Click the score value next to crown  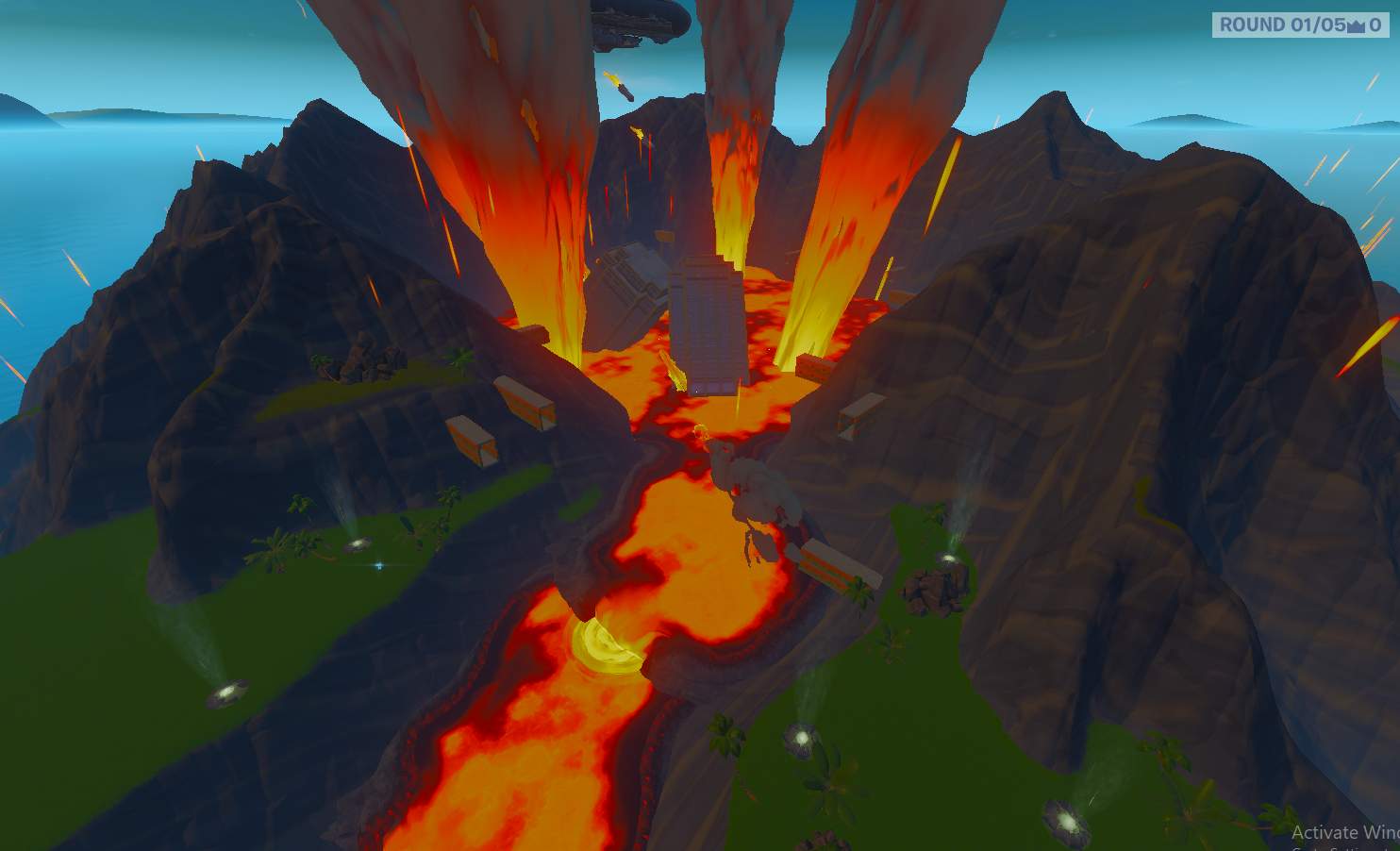click(x=1375, y=25)
